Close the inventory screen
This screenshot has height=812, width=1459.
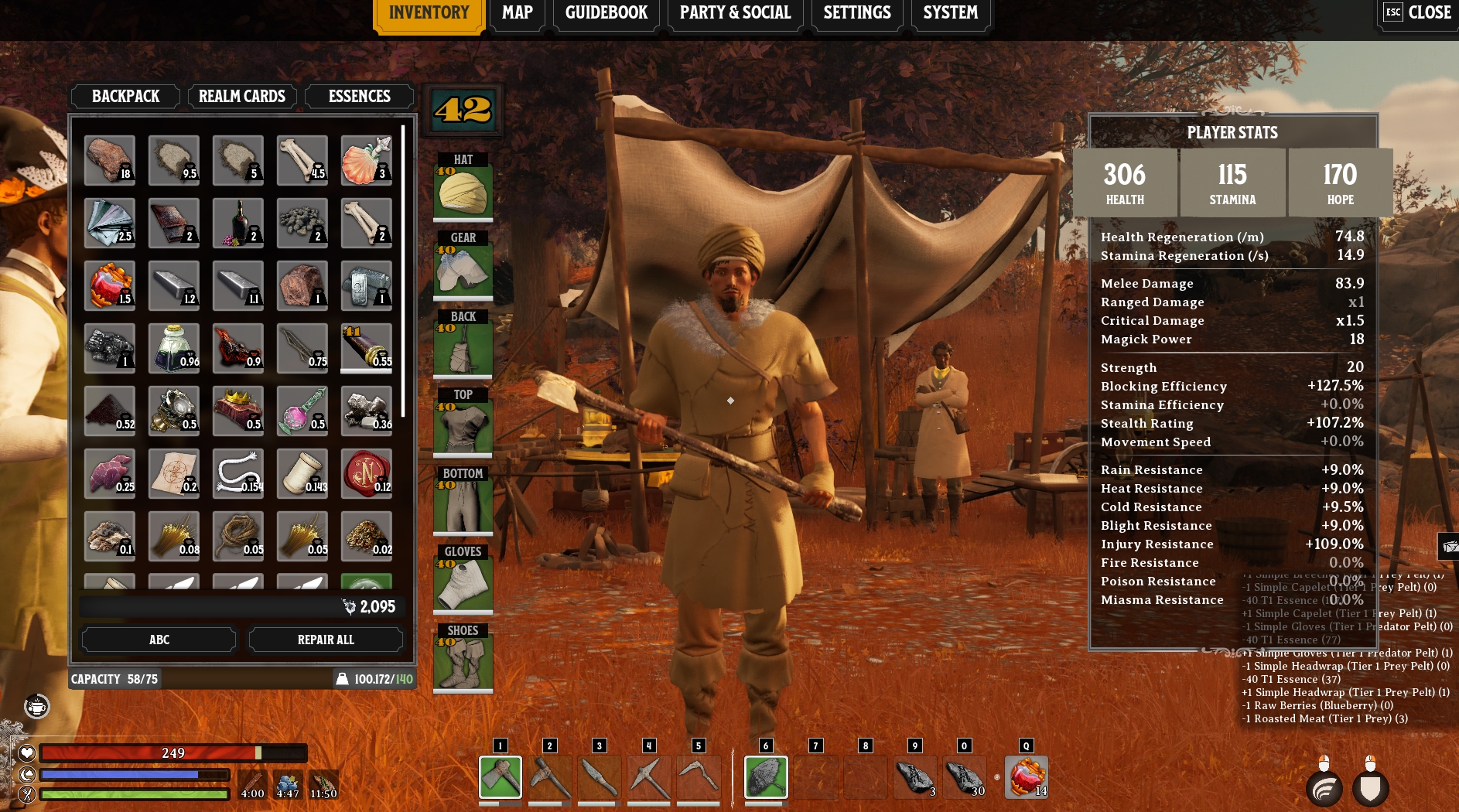coord(1418,13)
